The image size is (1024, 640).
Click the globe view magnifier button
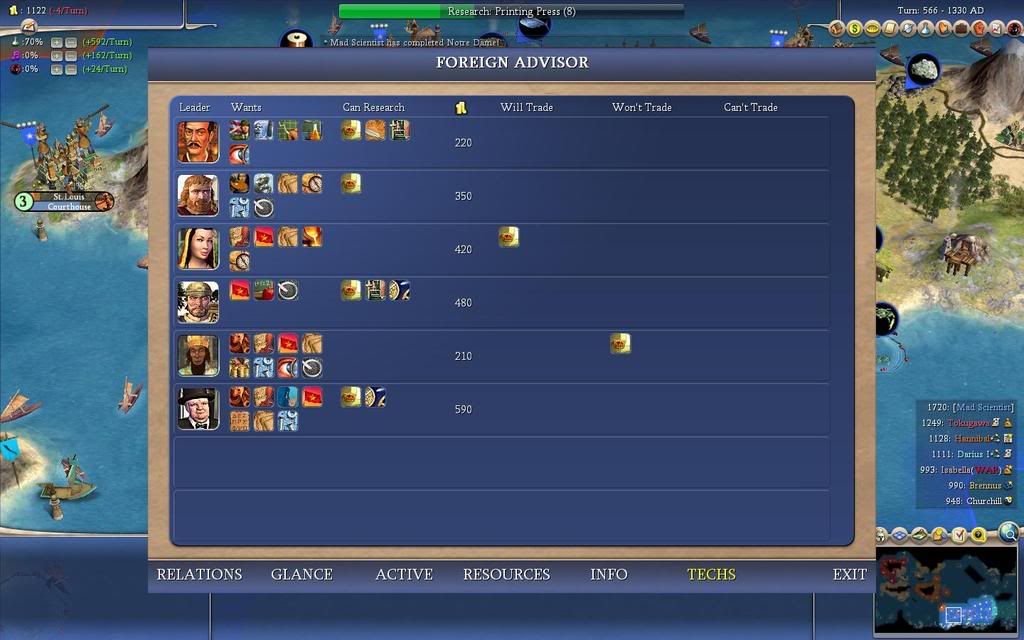[x=1009, y=534]
